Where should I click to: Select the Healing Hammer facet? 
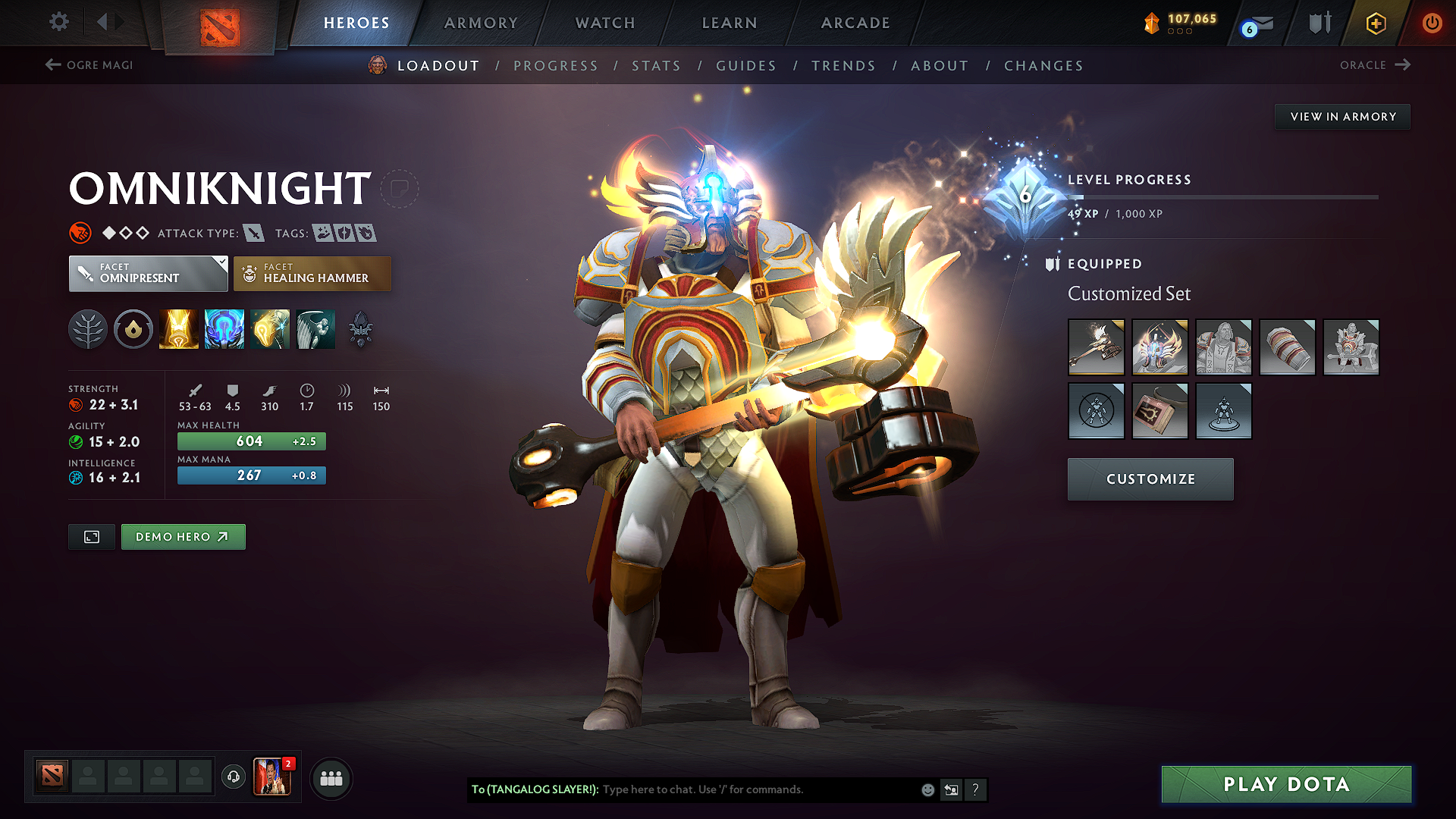click(x=312, y=274)
